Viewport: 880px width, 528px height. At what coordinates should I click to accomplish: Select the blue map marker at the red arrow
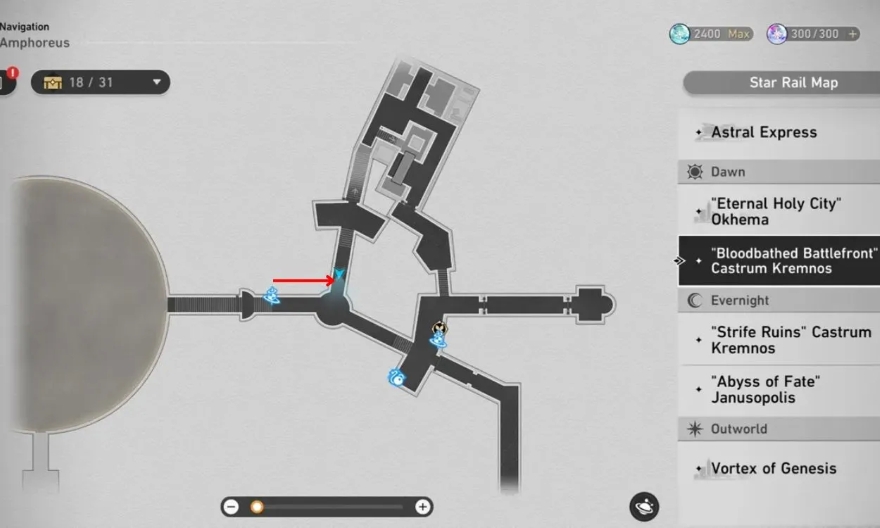340,275
